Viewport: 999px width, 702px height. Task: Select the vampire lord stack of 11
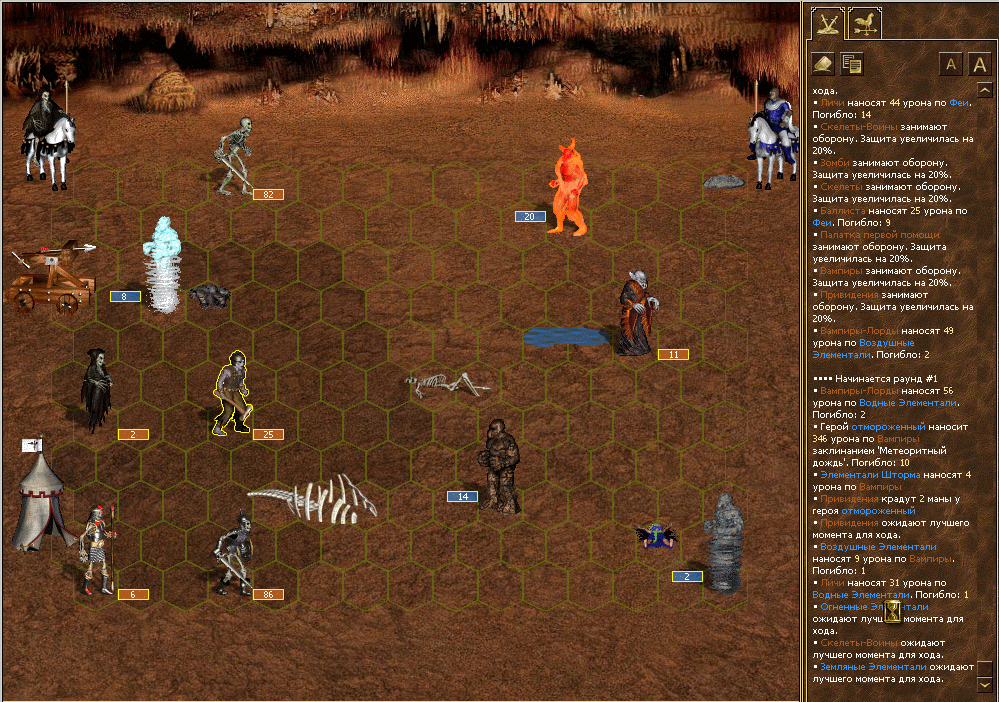point(634,313)
